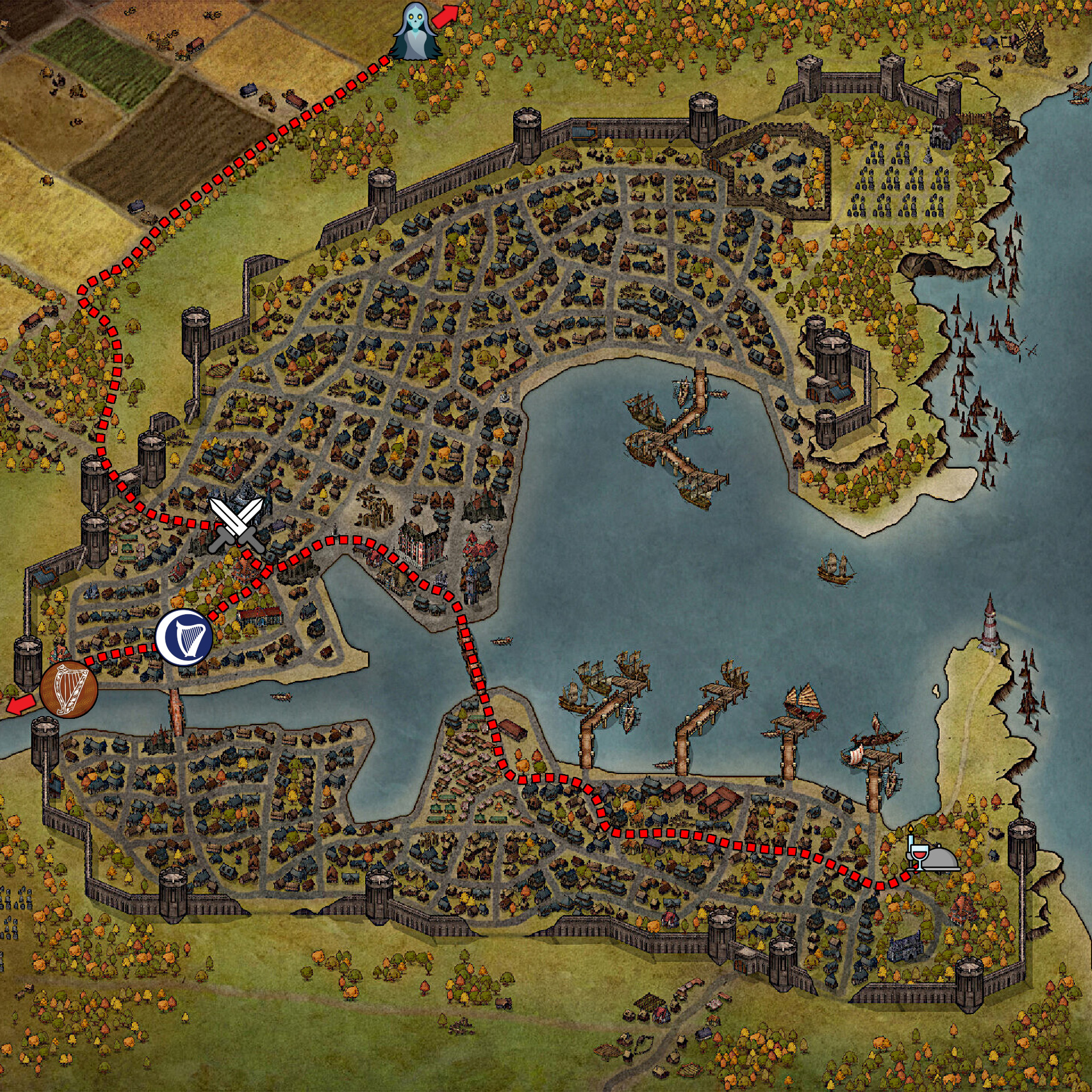This screenshot has height=1092, width=1092.
Task: Open the blue harp emblem marker
Action: (x=184, y=637)
